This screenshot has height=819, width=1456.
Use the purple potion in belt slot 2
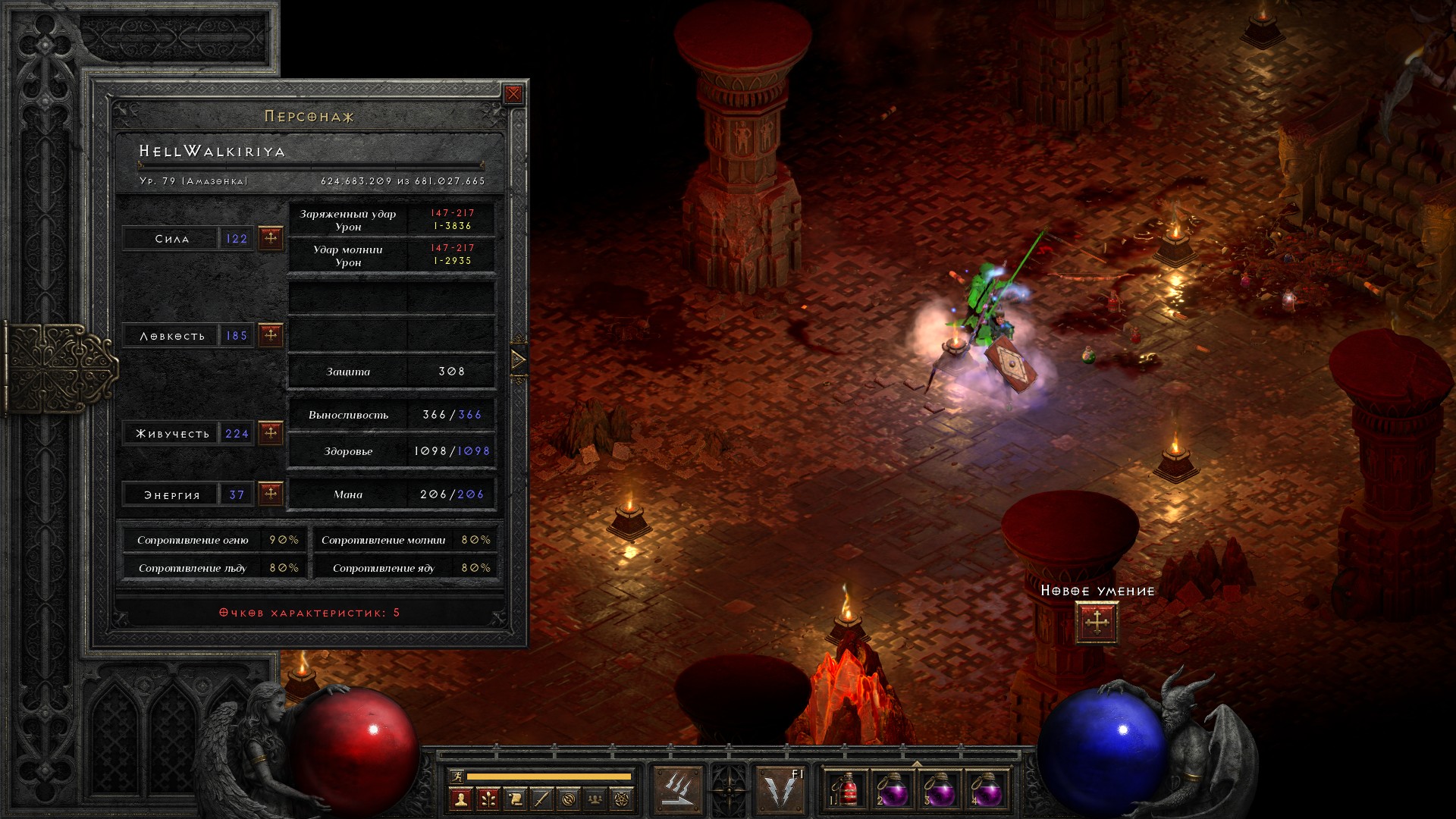point(893,790)
